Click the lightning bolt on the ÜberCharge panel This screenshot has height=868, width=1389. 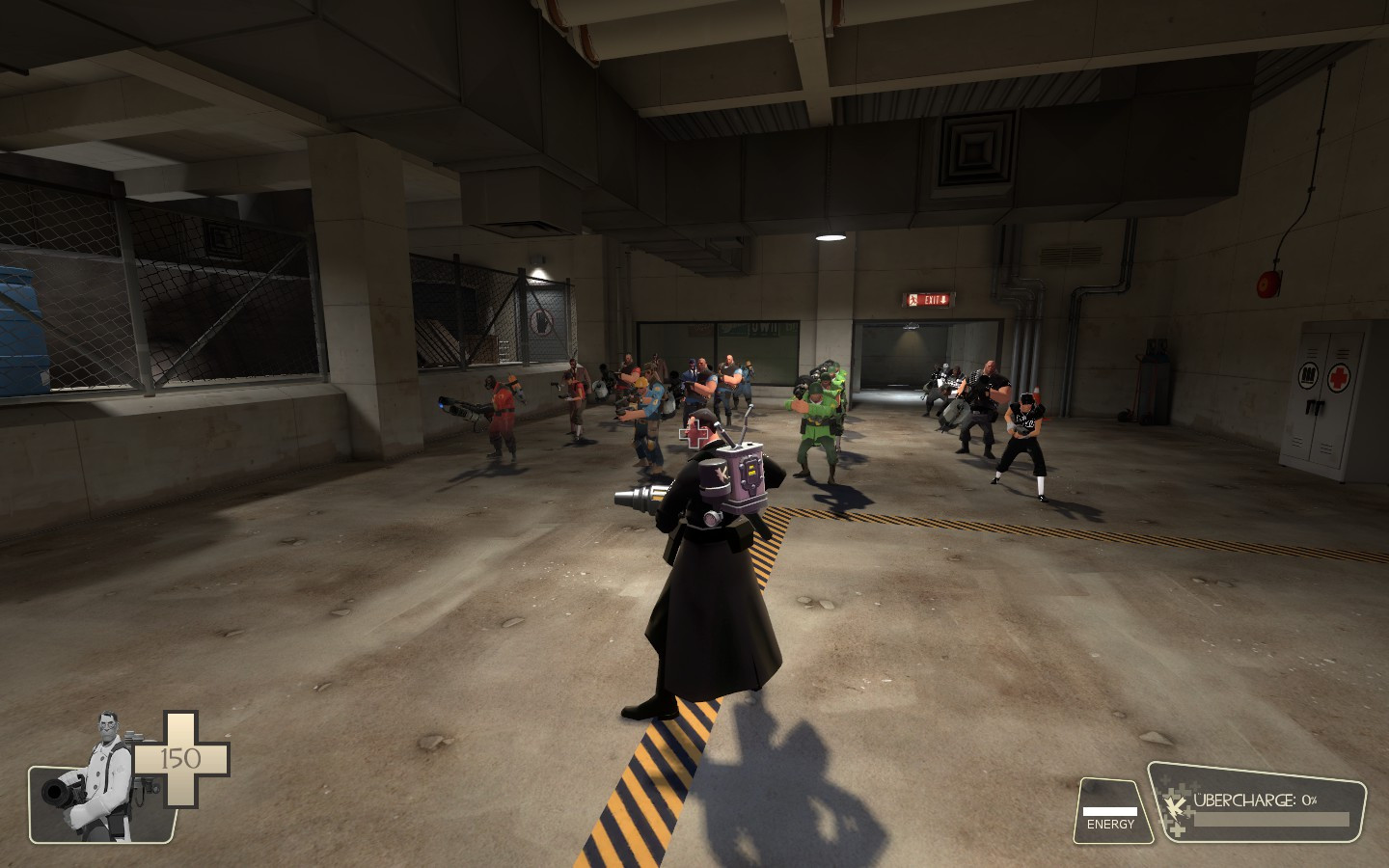1176,806
